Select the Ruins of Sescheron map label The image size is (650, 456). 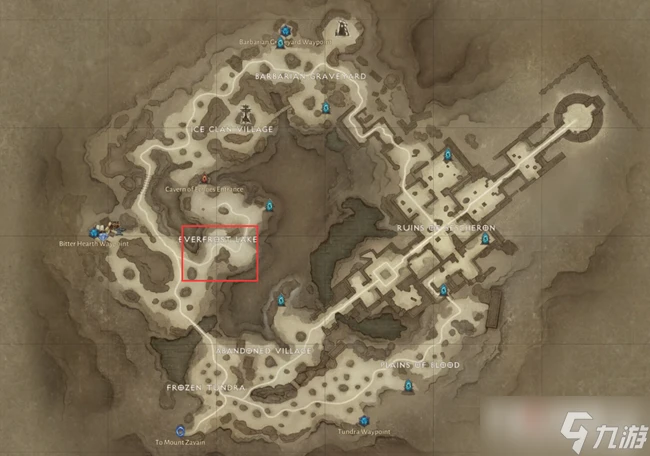tap(444, 229)
